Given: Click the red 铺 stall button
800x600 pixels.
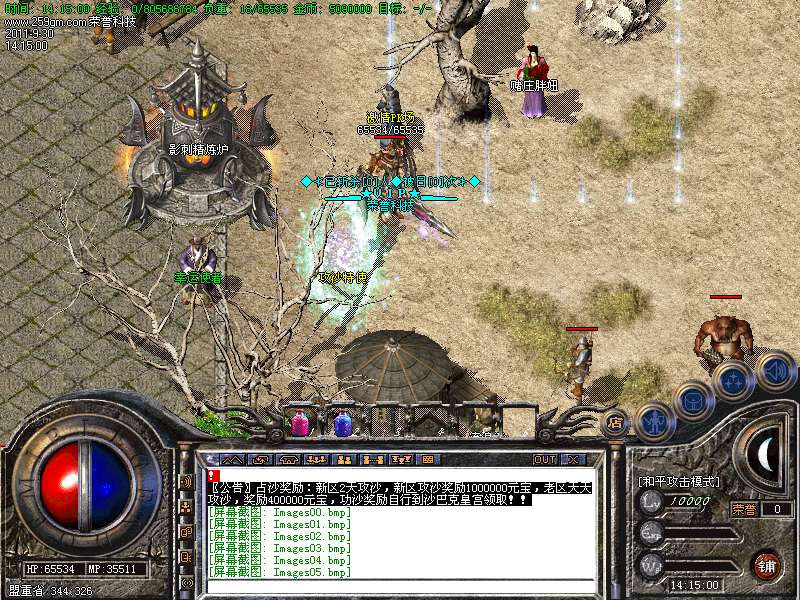Looking at the screenshot, I should (767, 564).
